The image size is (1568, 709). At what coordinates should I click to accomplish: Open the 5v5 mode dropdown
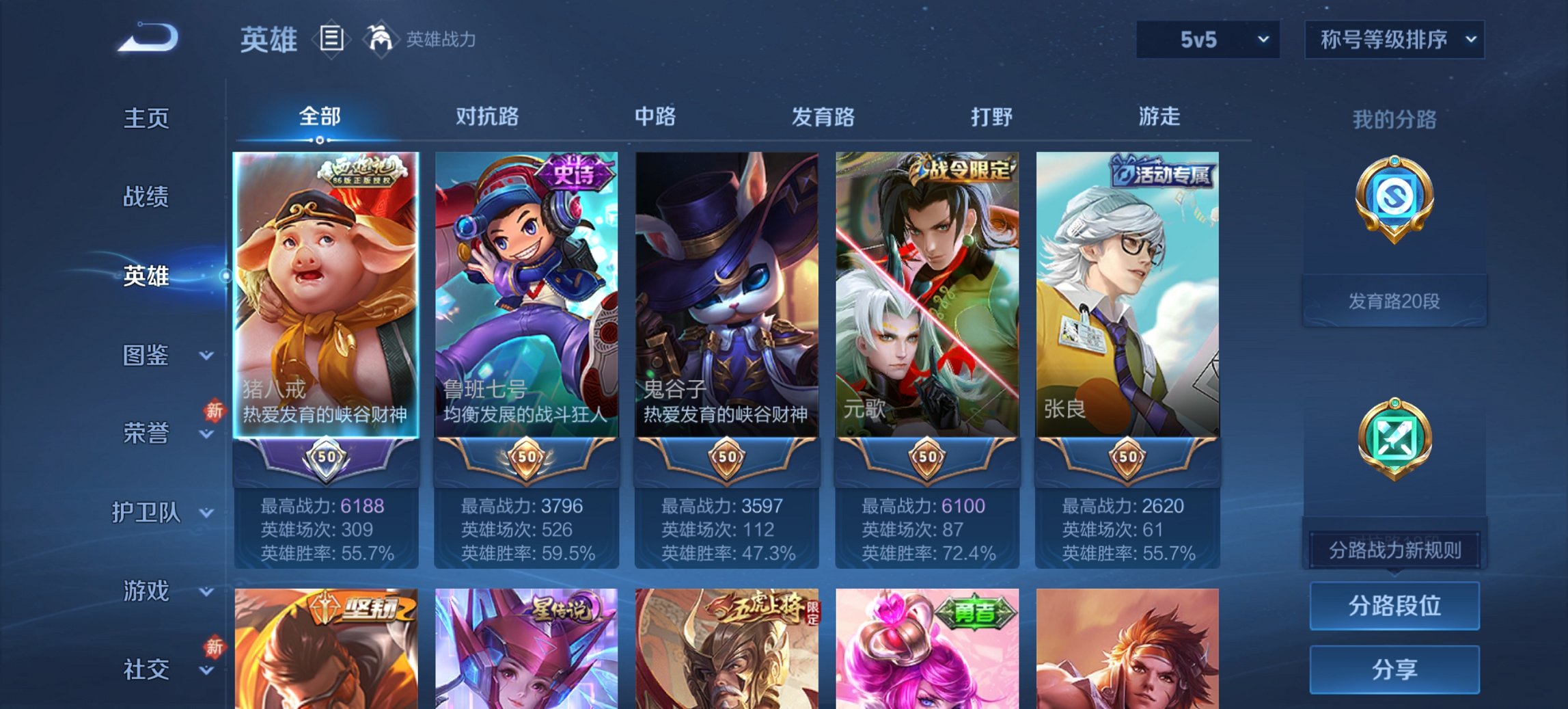coord(1208,40)
